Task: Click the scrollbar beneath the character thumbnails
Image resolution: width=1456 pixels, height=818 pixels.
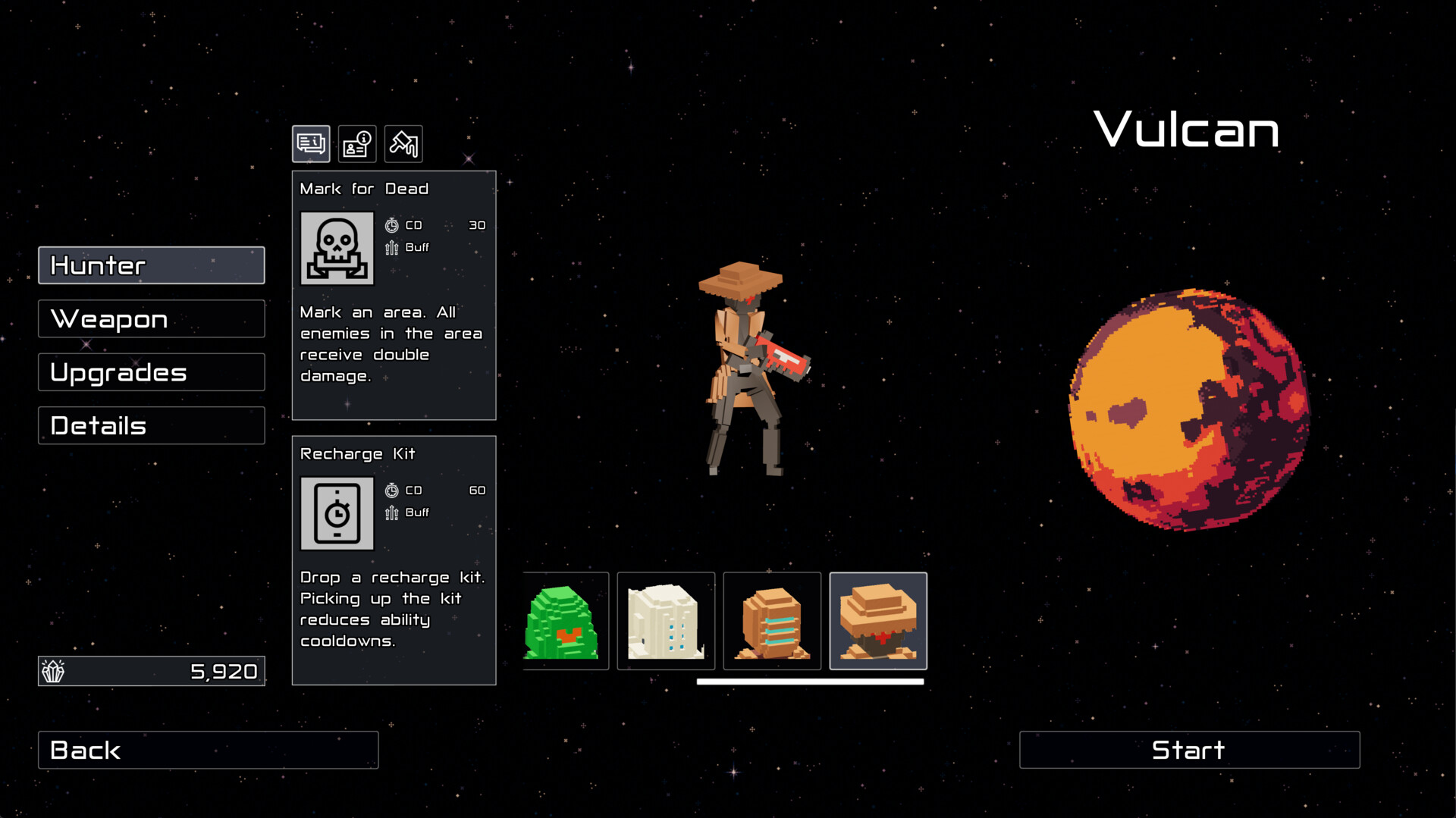Action: 809,682
